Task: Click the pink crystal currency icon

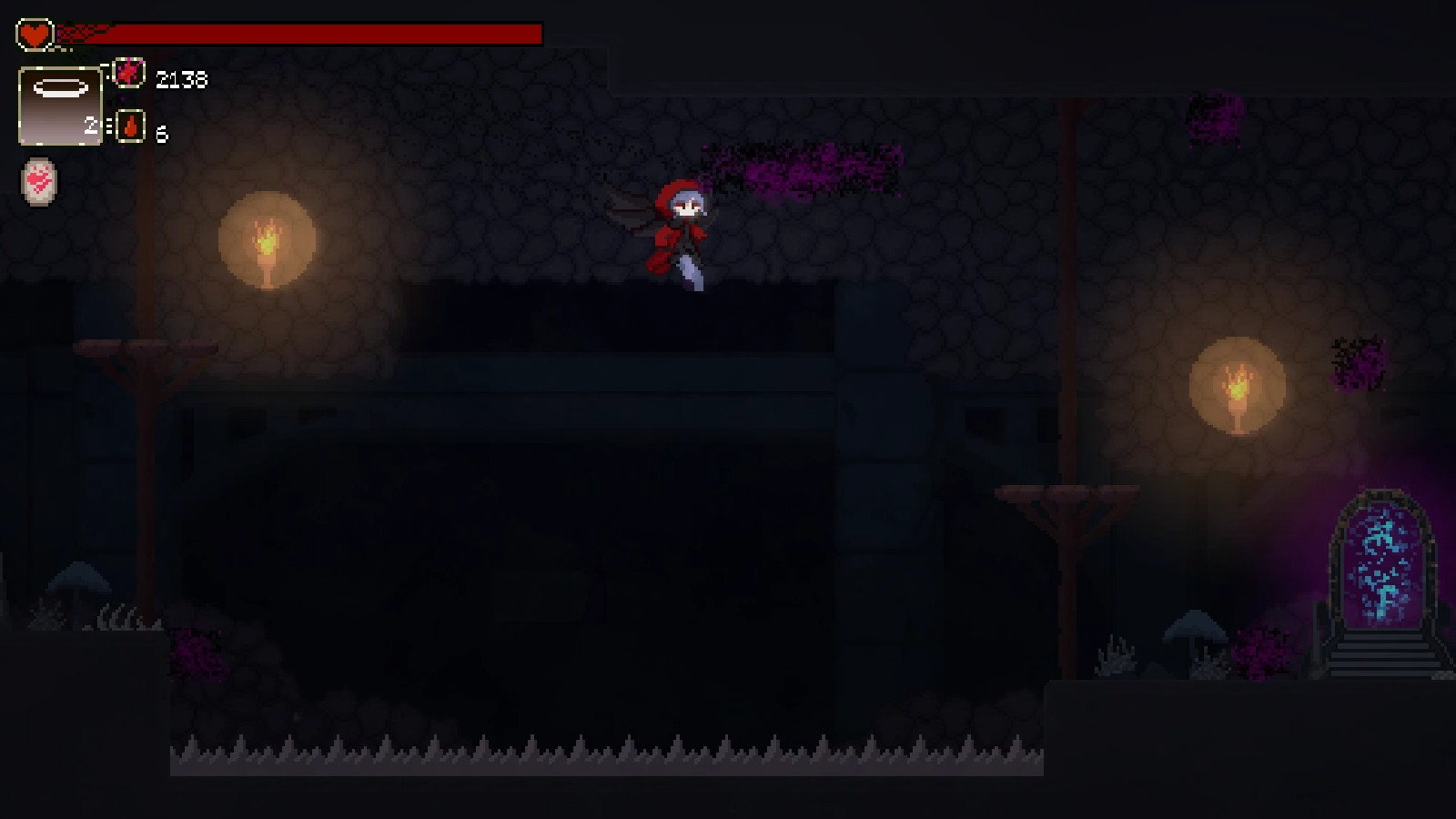Action: coord(130,76)
